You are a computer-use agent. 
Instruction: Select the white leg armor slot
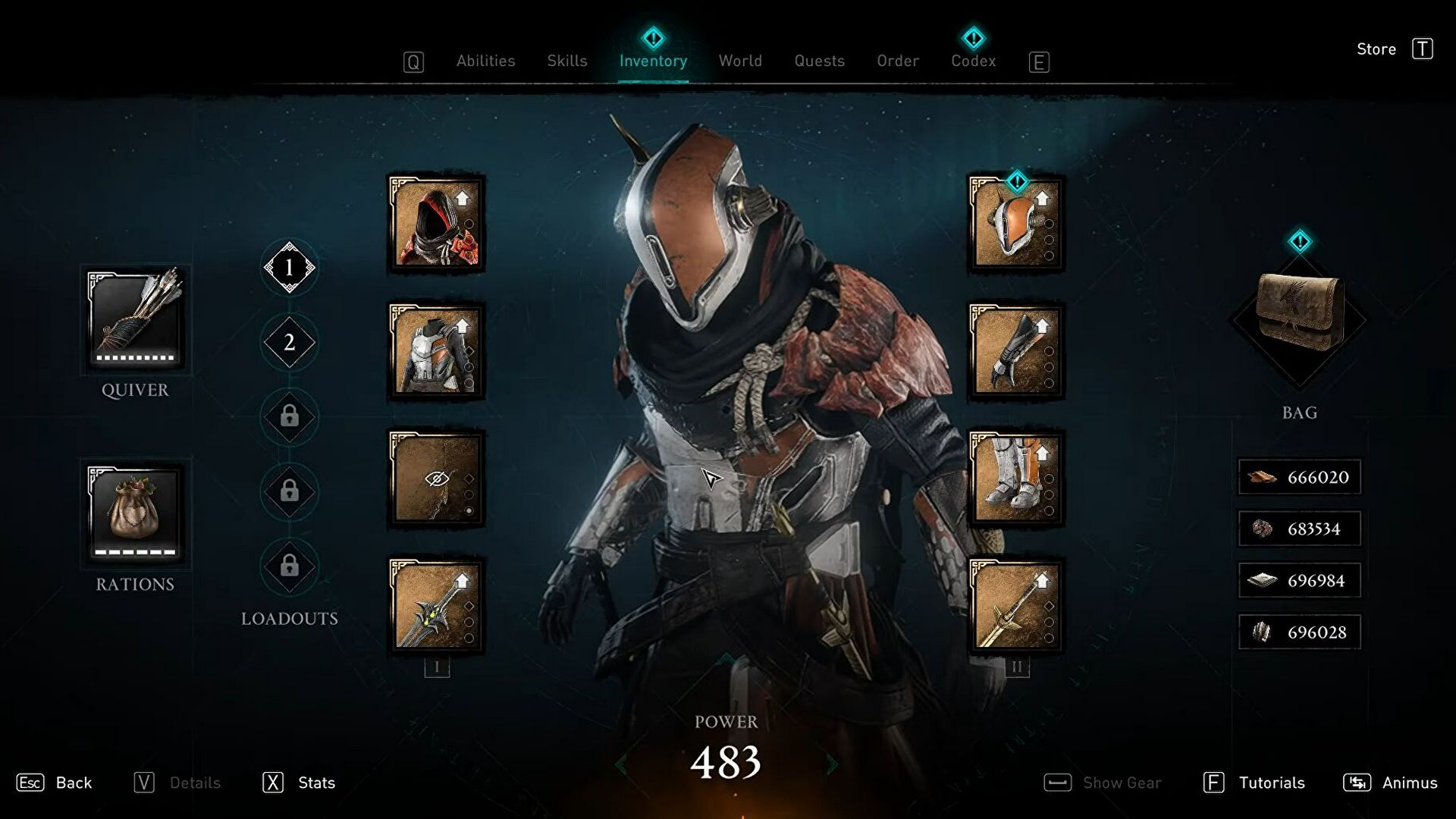click(1016, 479)
